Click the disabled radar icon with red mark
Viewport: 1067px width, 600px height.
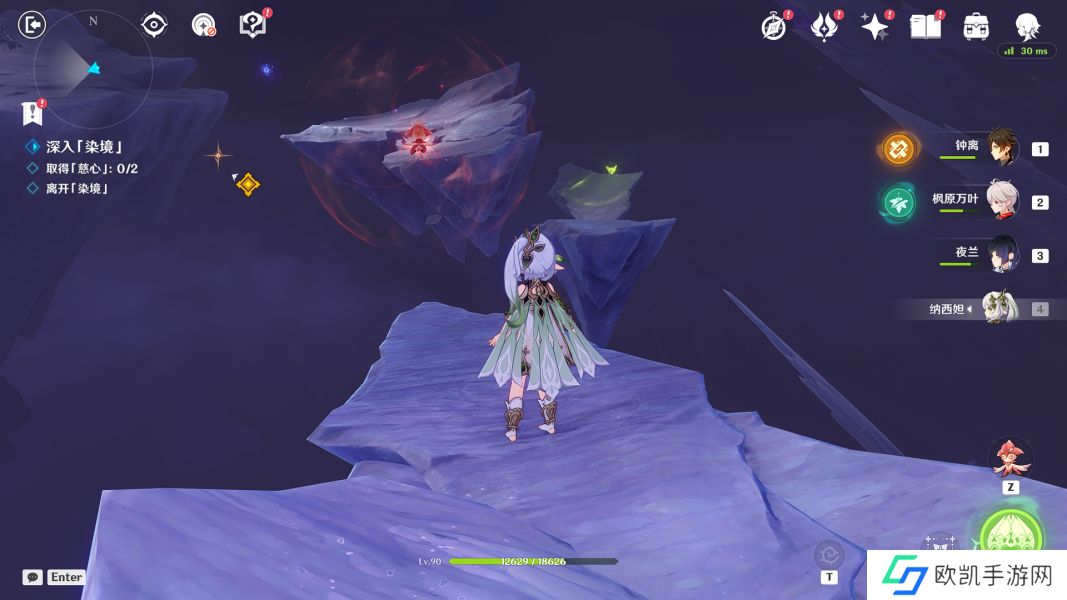click(x=203, y=24)
